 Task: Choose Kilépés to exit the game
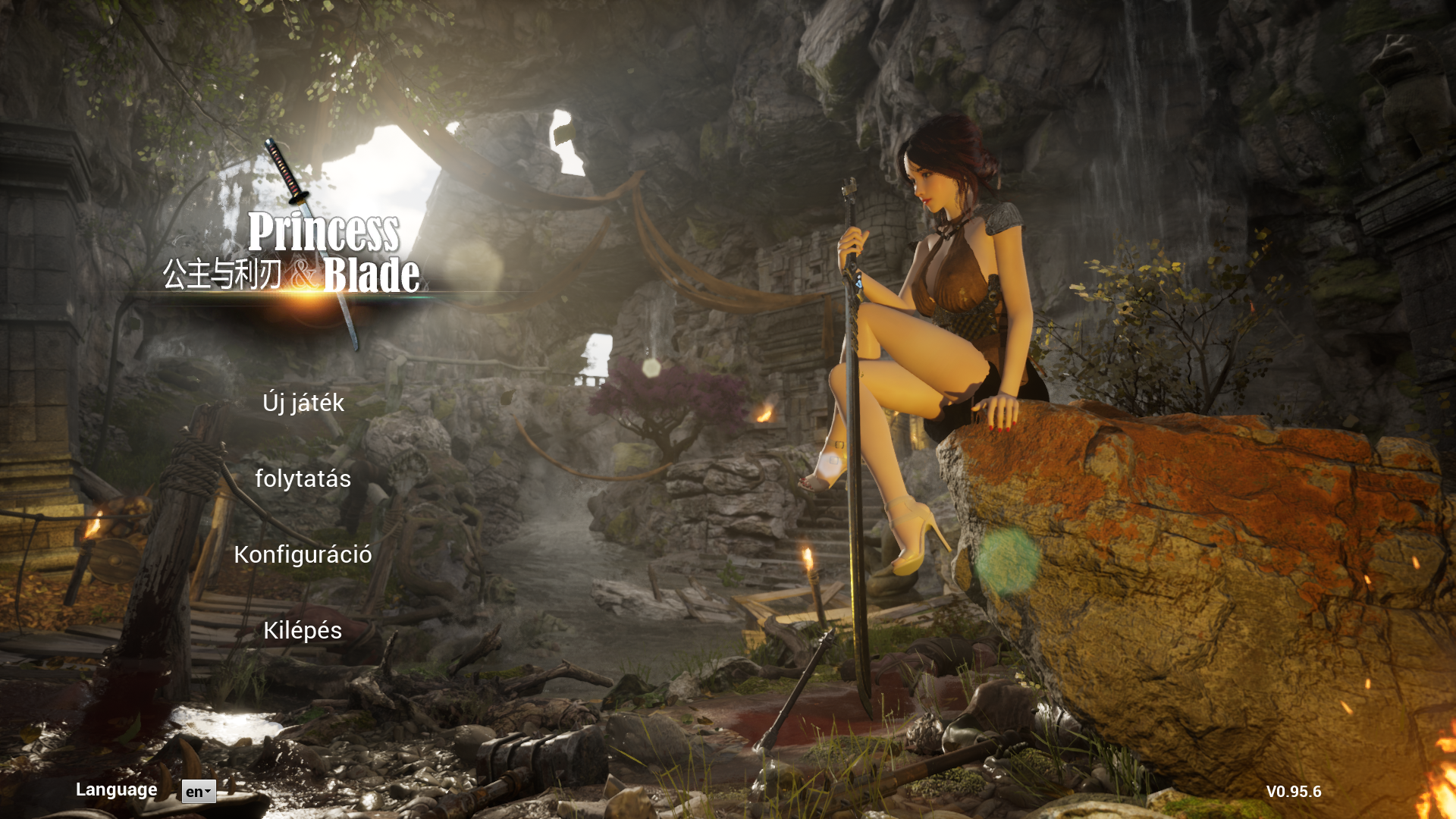[x=303, y=630]
